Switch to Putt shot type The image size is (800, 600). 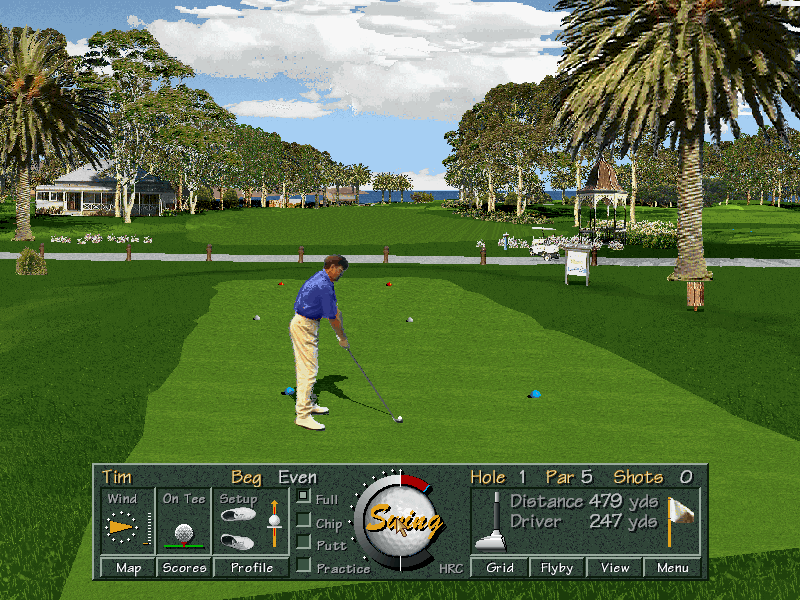click(303, 543)
